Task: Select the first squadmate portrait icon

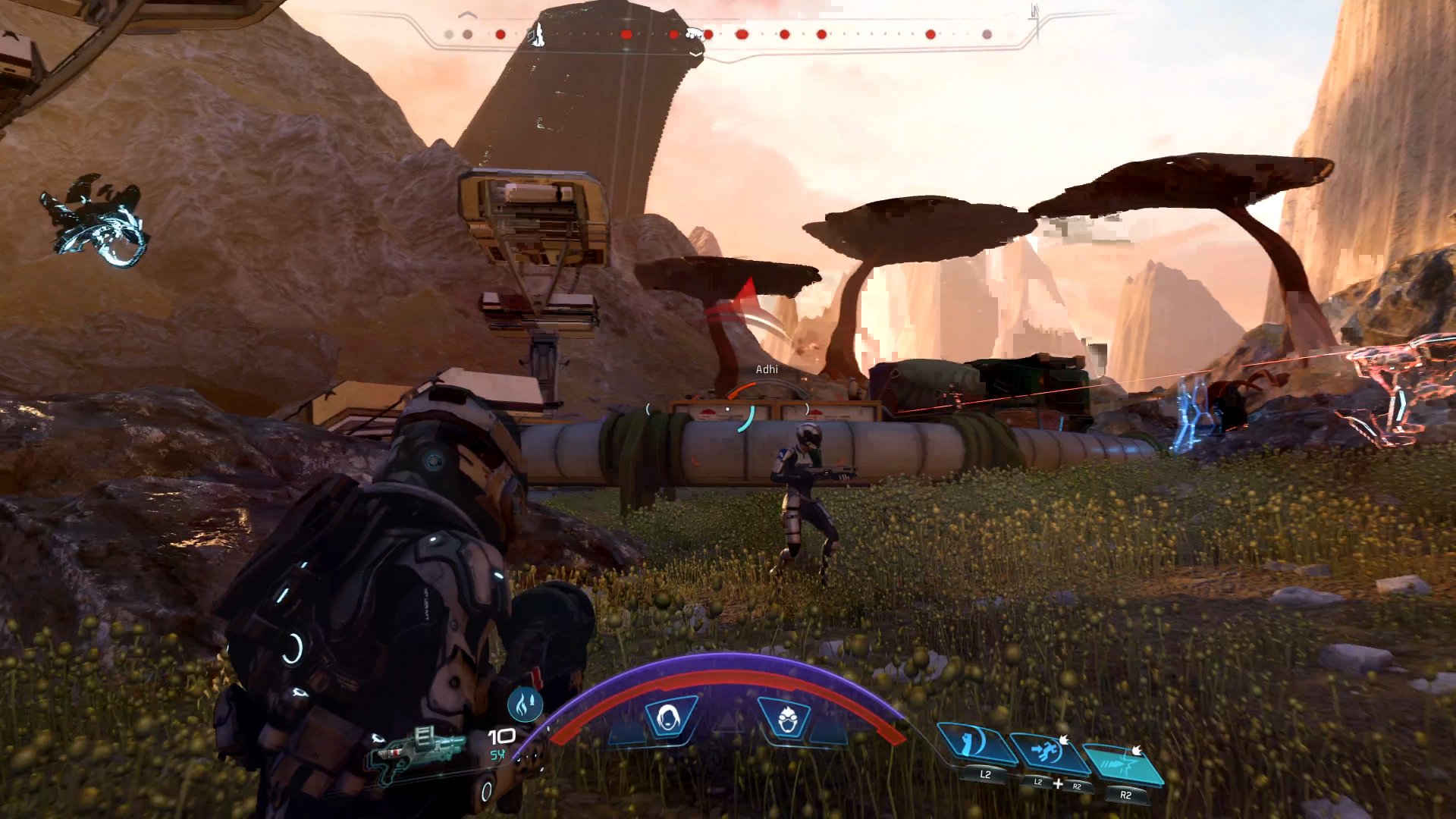Action: (x=667, y=714)
